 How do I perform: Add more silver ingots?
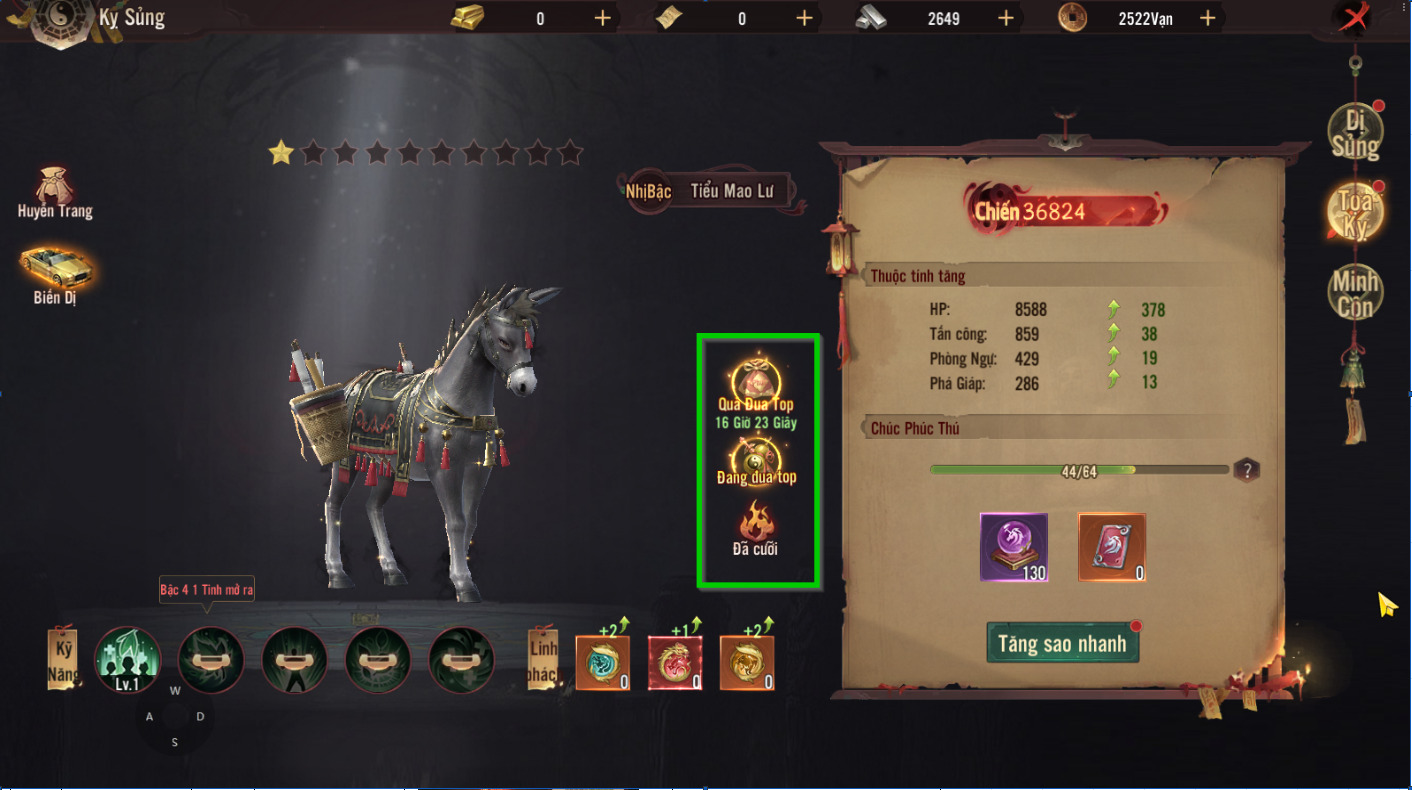coord(1006,18)
